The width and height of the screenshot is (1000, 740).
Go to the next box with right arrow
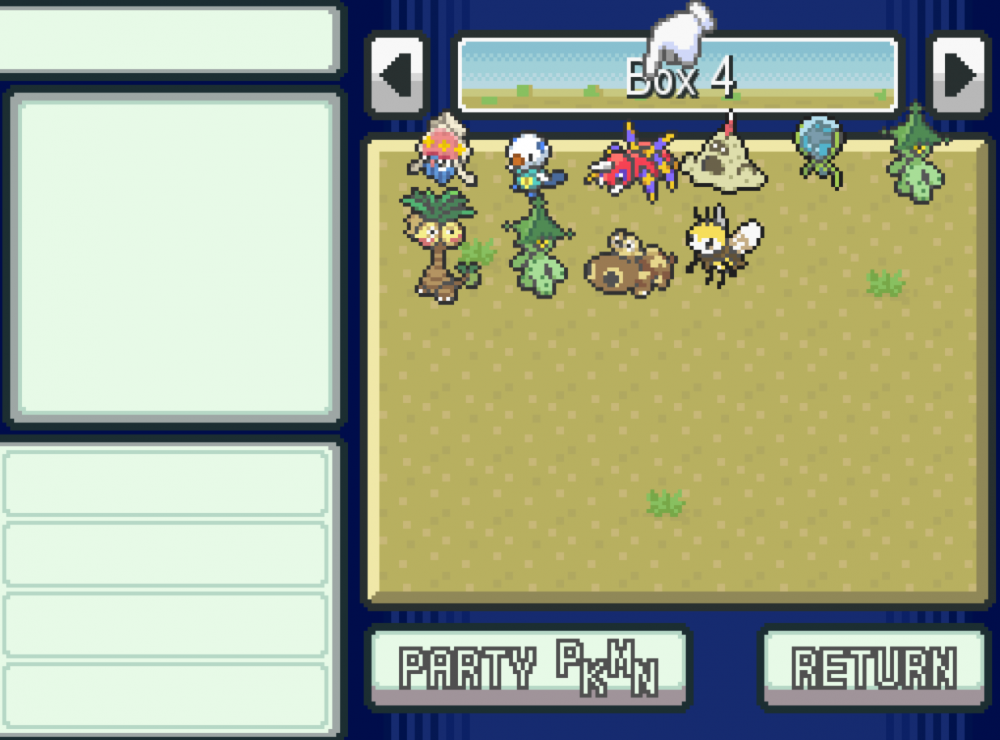pyautogui.click(x=960, y=76)
